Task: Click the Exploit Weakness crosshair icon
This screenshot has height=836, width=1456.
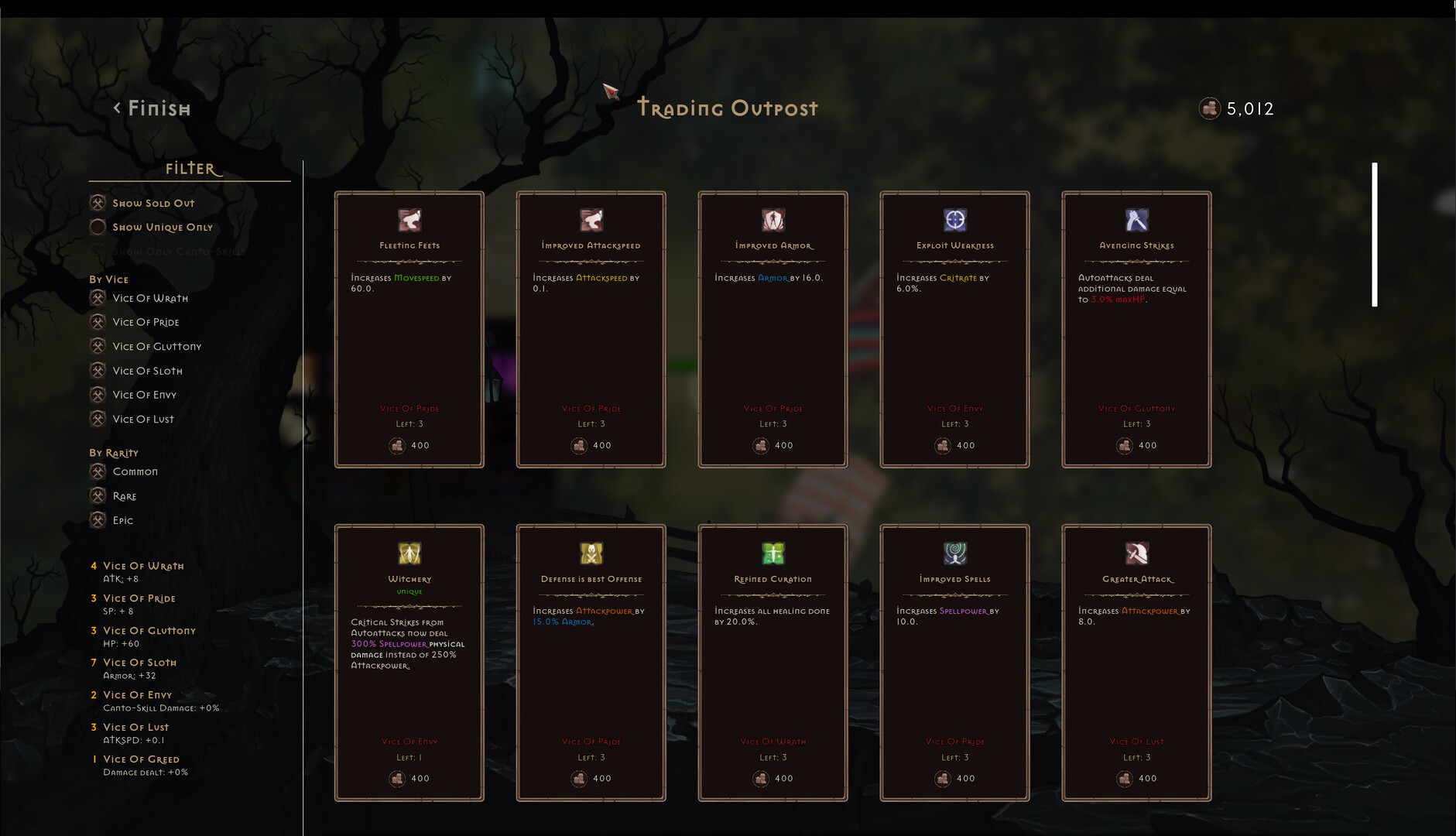Action: tap(954, 221)
